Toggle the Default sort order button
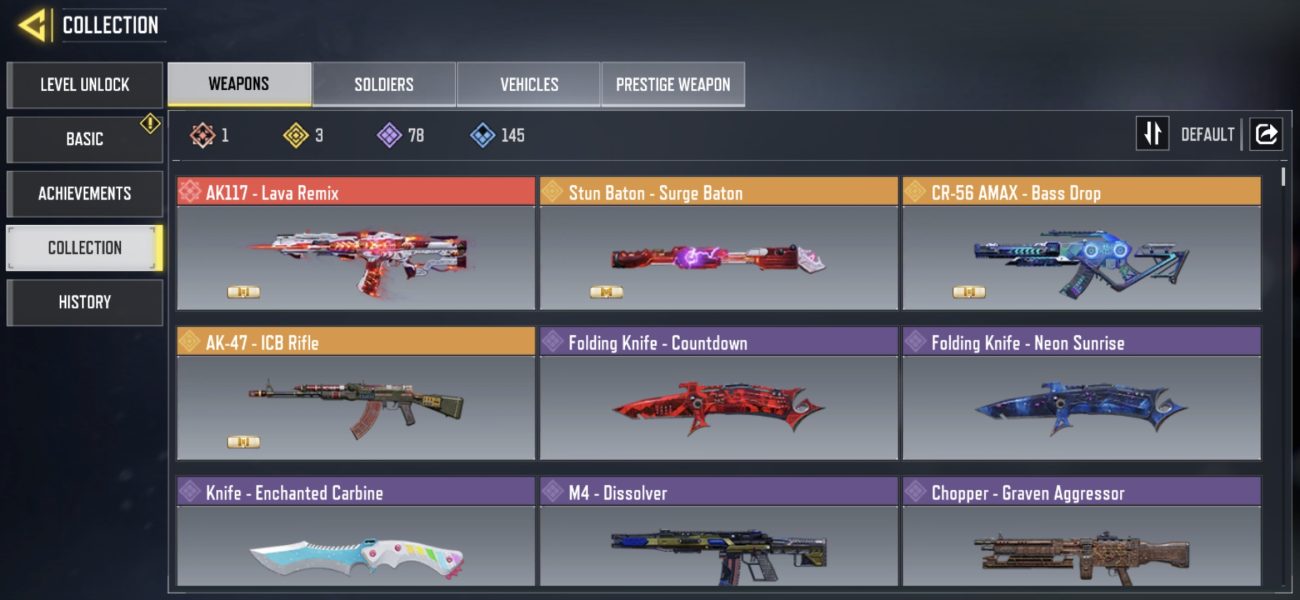 (x=1153, y=134)
